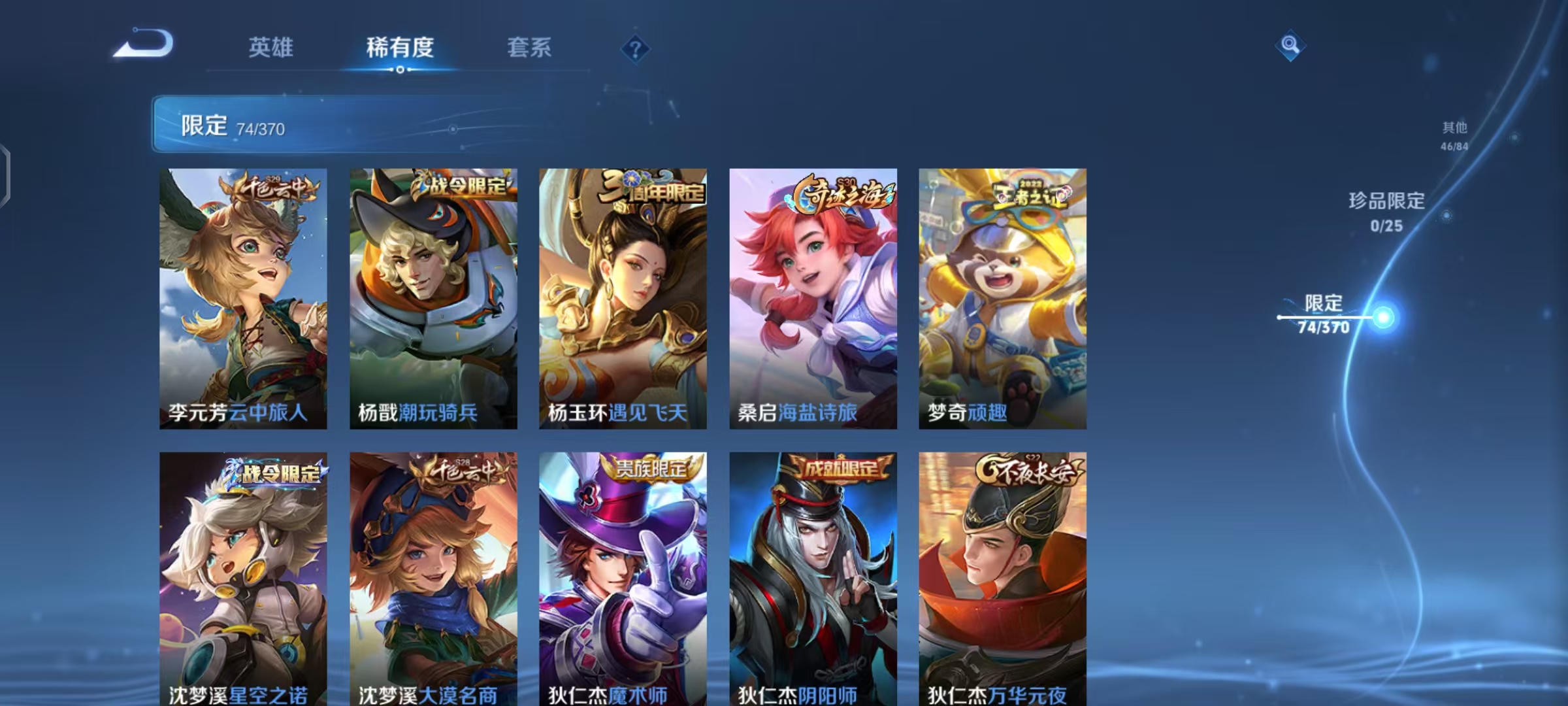Select the 桑启海盐诗旅 skin card
Screen dimensions: 1568x706
tap(811, 297)
